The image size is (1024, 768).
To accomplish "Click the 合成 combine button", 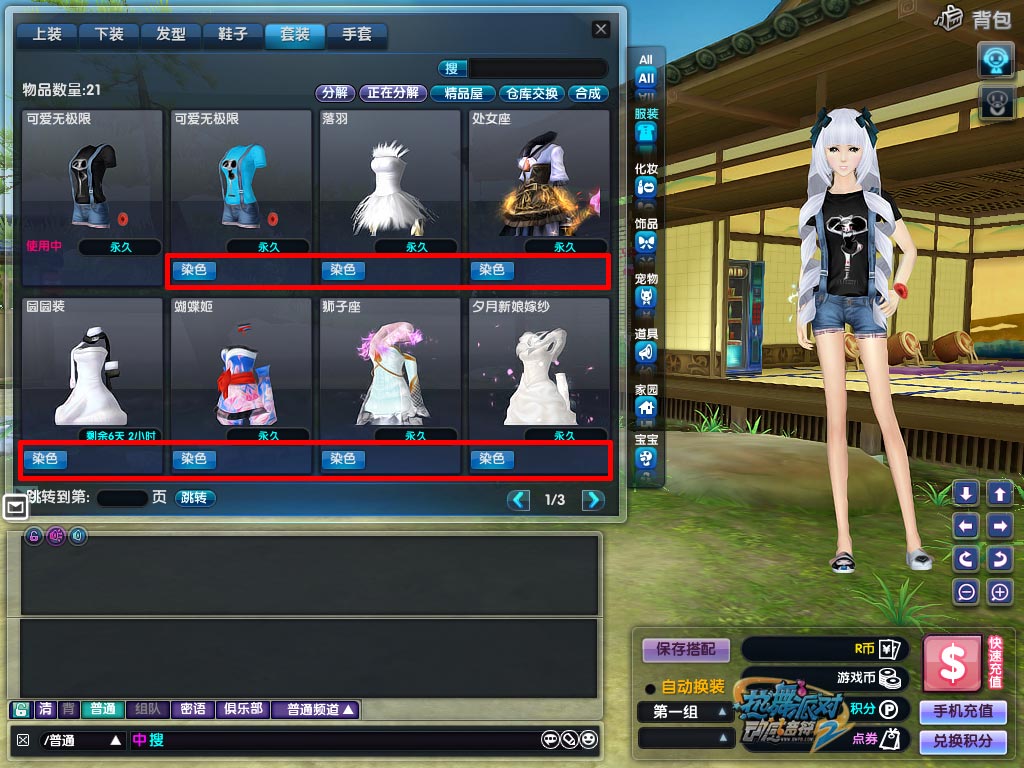I will 588,93.
